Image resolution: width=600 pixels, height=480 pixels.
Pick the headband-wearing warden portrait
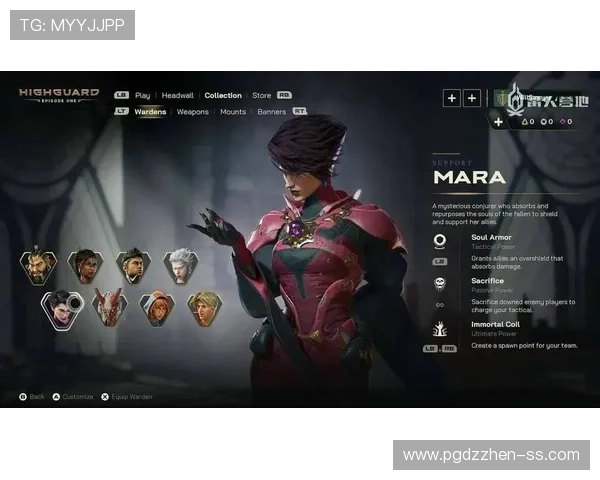133,266
